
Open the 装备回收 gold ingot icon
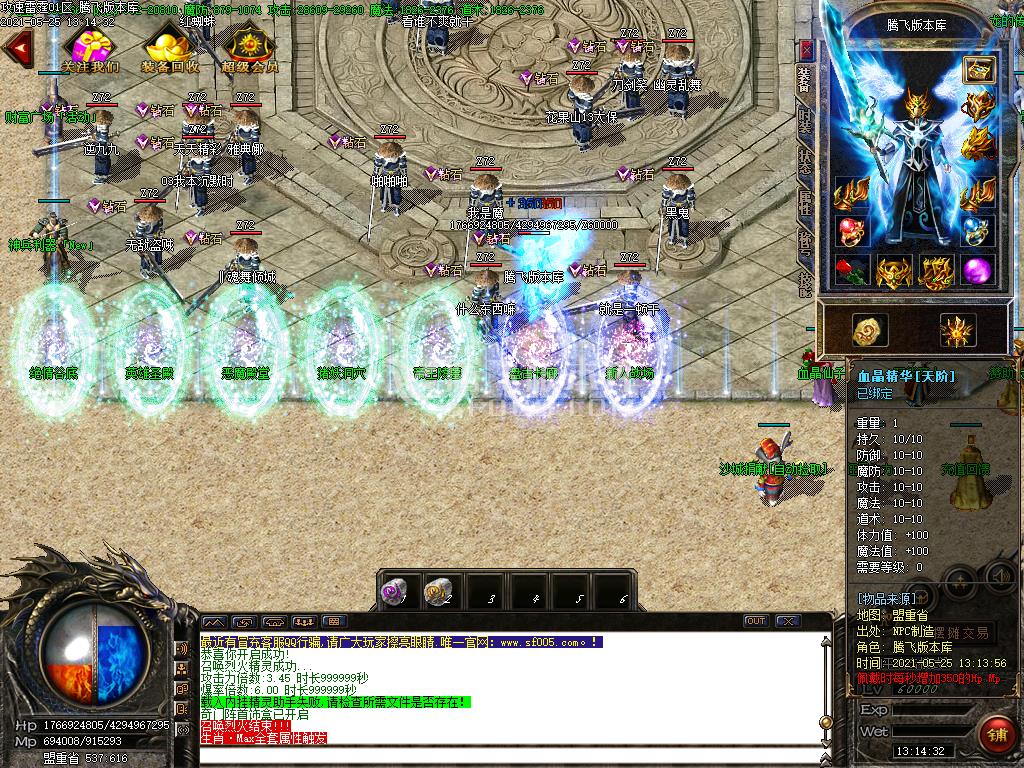pyautogui.click(x=169, y=50)
